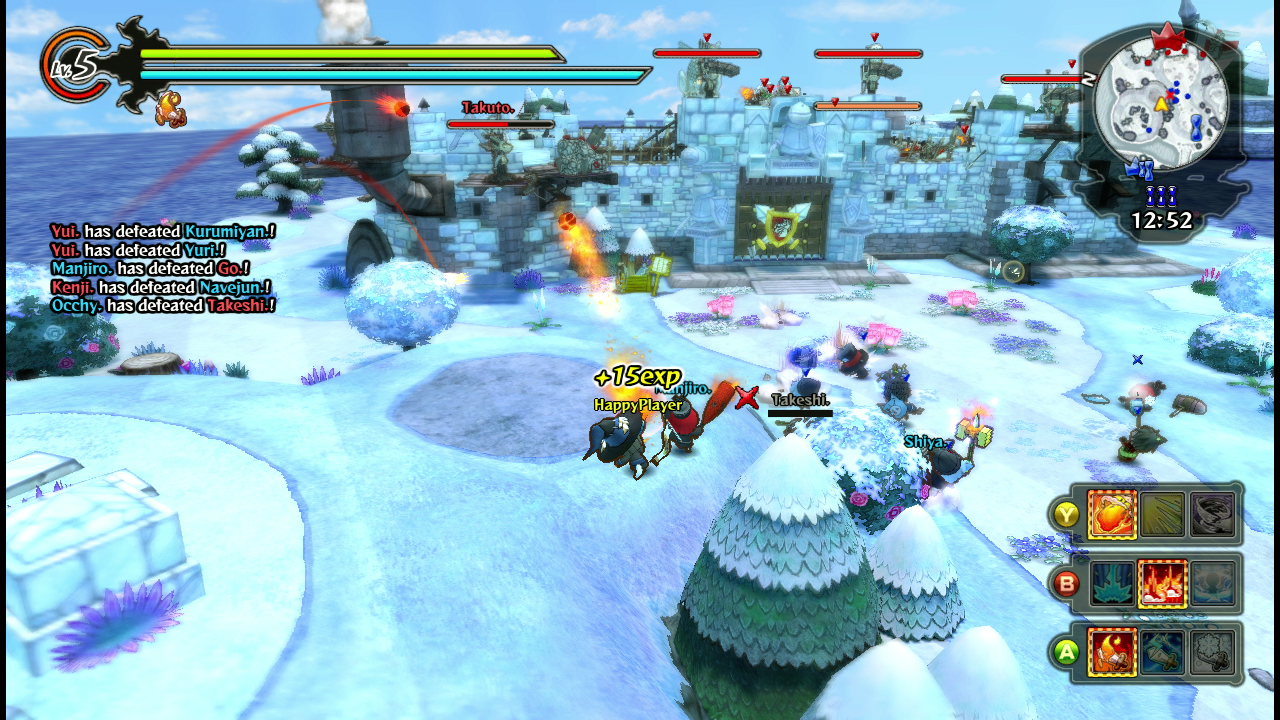Select the blue lightning sword skill
Image resolution: width=1280 pixels, height=720 pixels.
(x=1162, y=652)
